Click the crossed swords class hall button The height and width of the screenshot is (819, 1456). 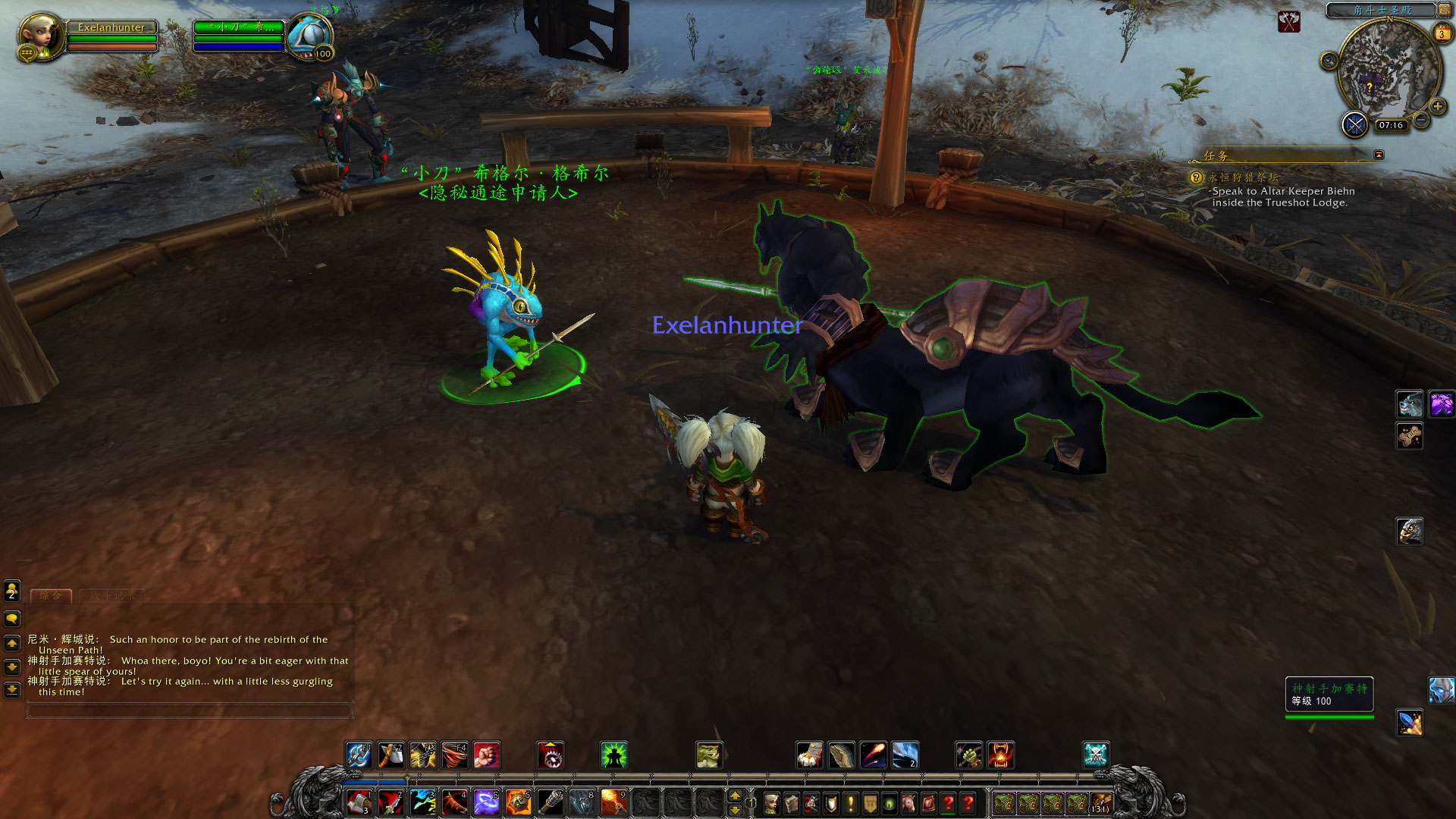[x=1354, y=124]
